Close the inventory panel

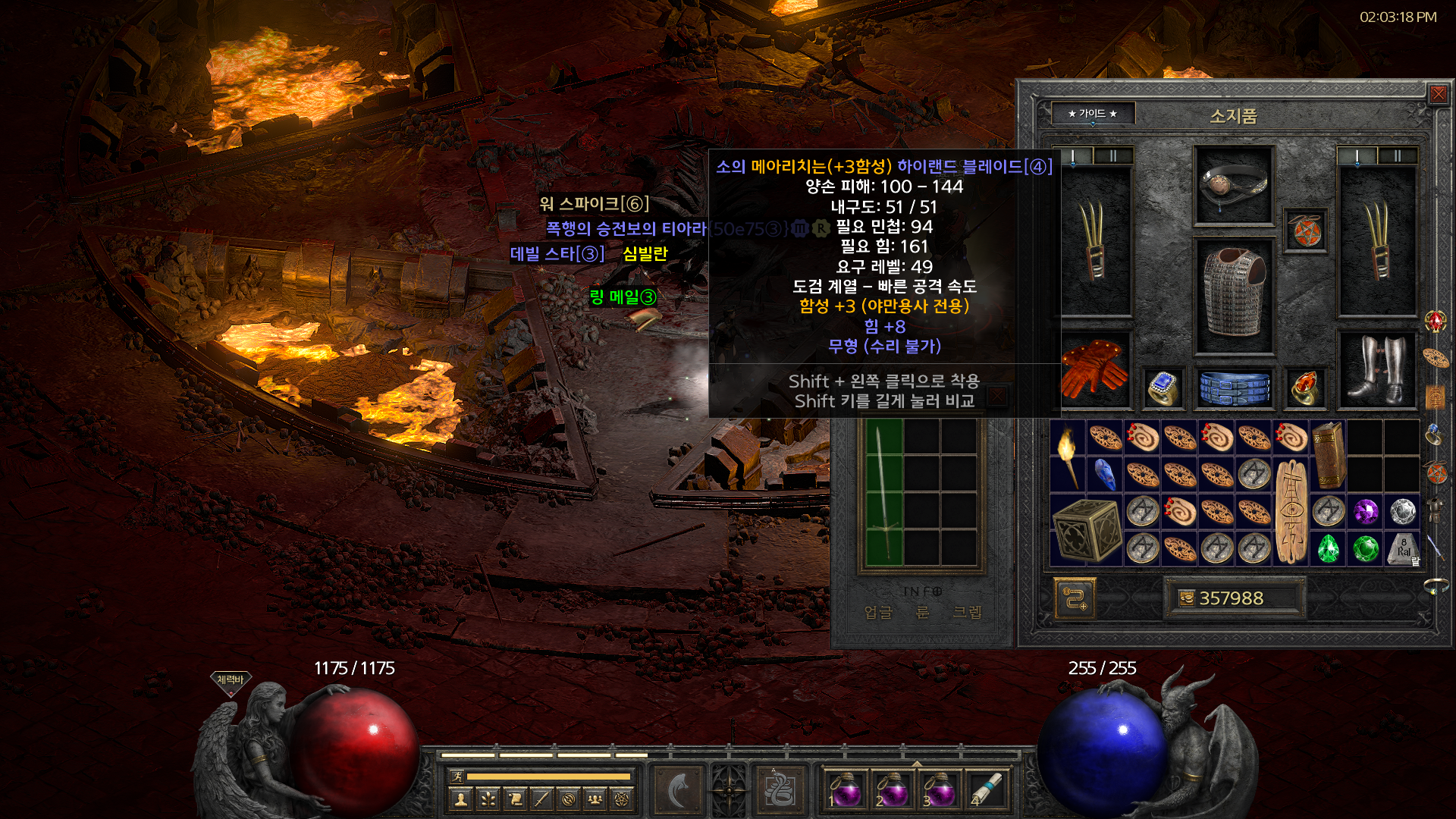1438,94
